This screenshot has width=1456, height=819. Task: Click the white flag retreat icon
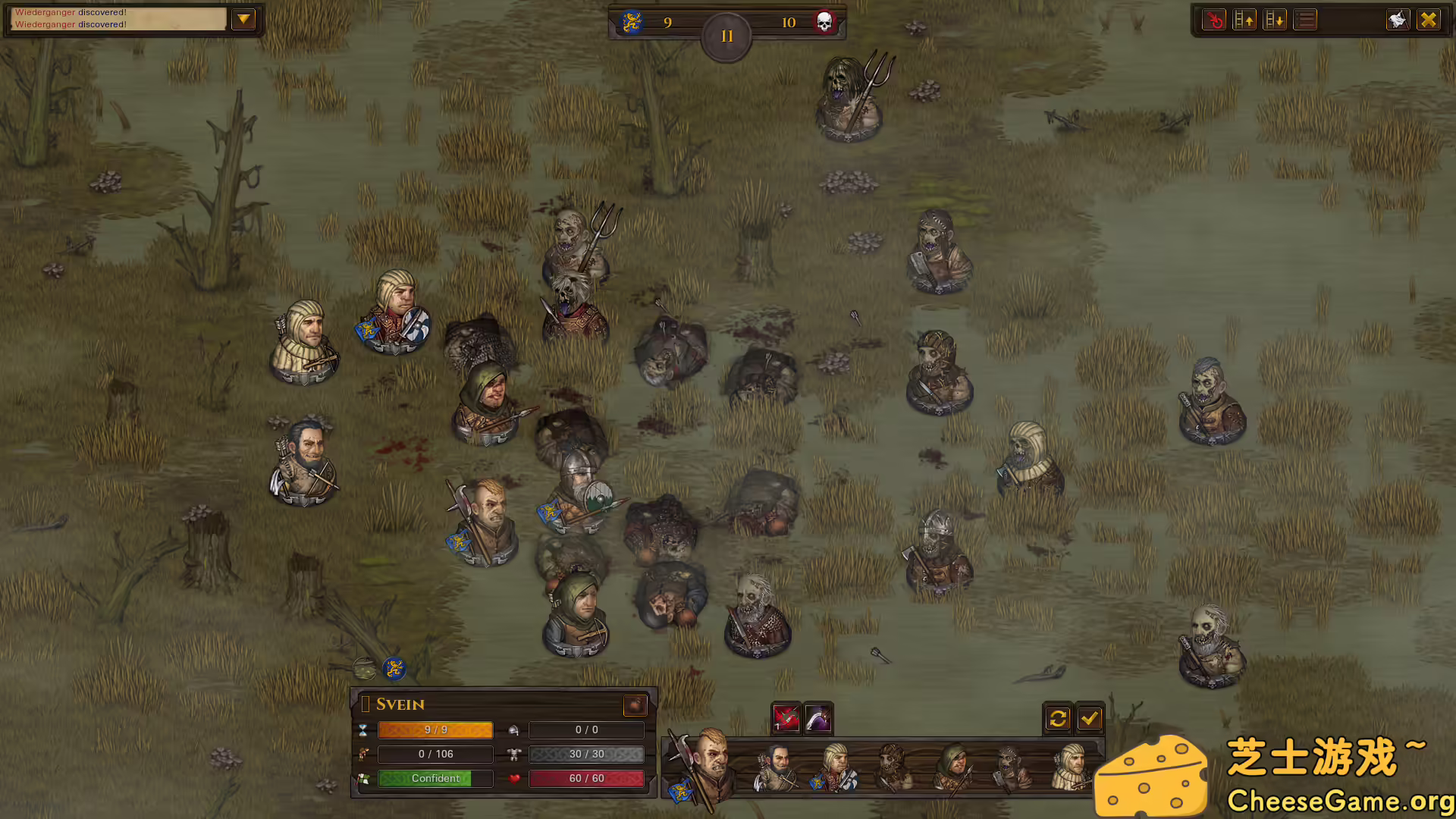(1396, 20)
